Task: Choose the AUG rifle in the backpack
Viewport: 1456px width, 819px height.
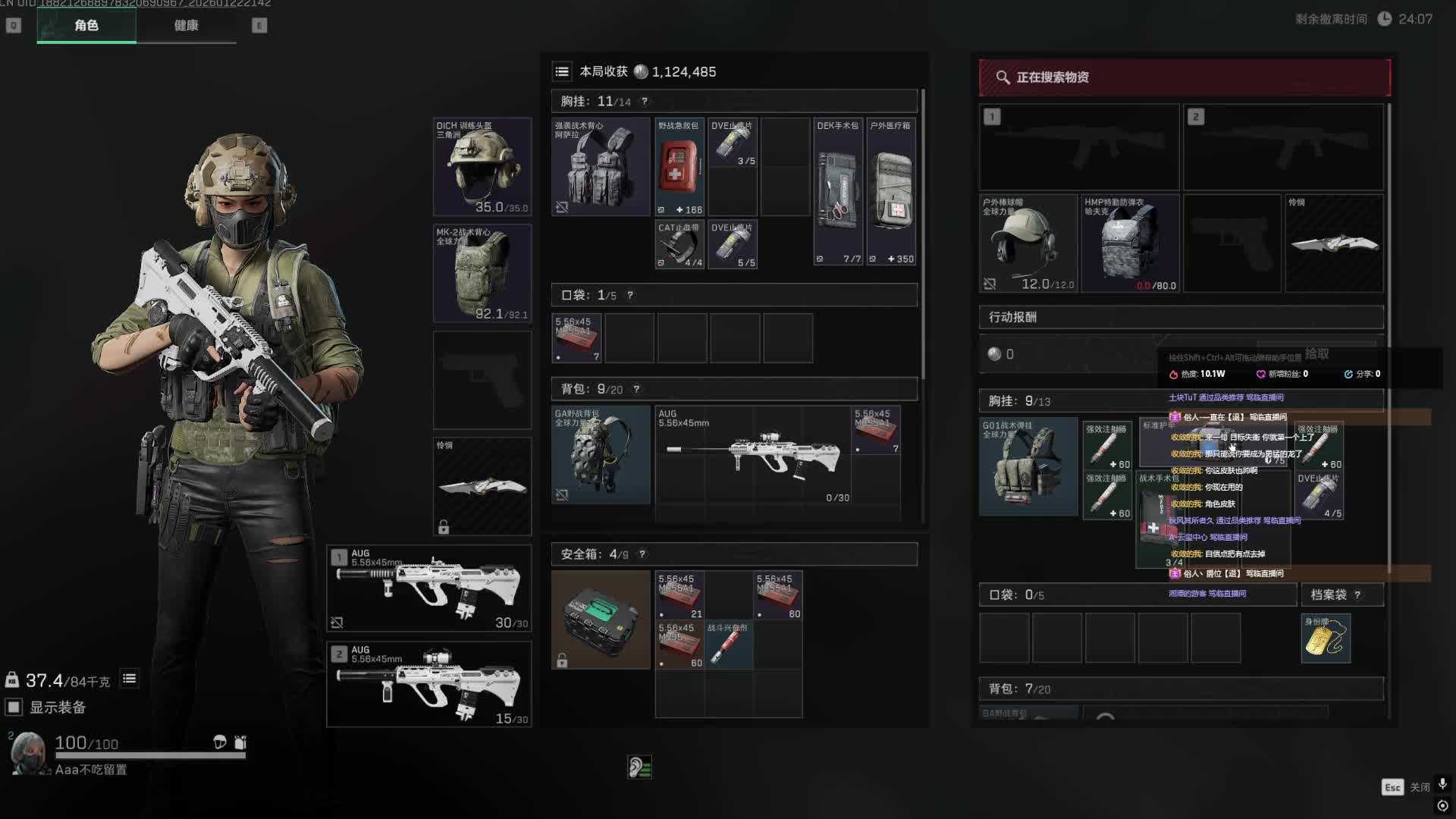Action: coord(753,455)
